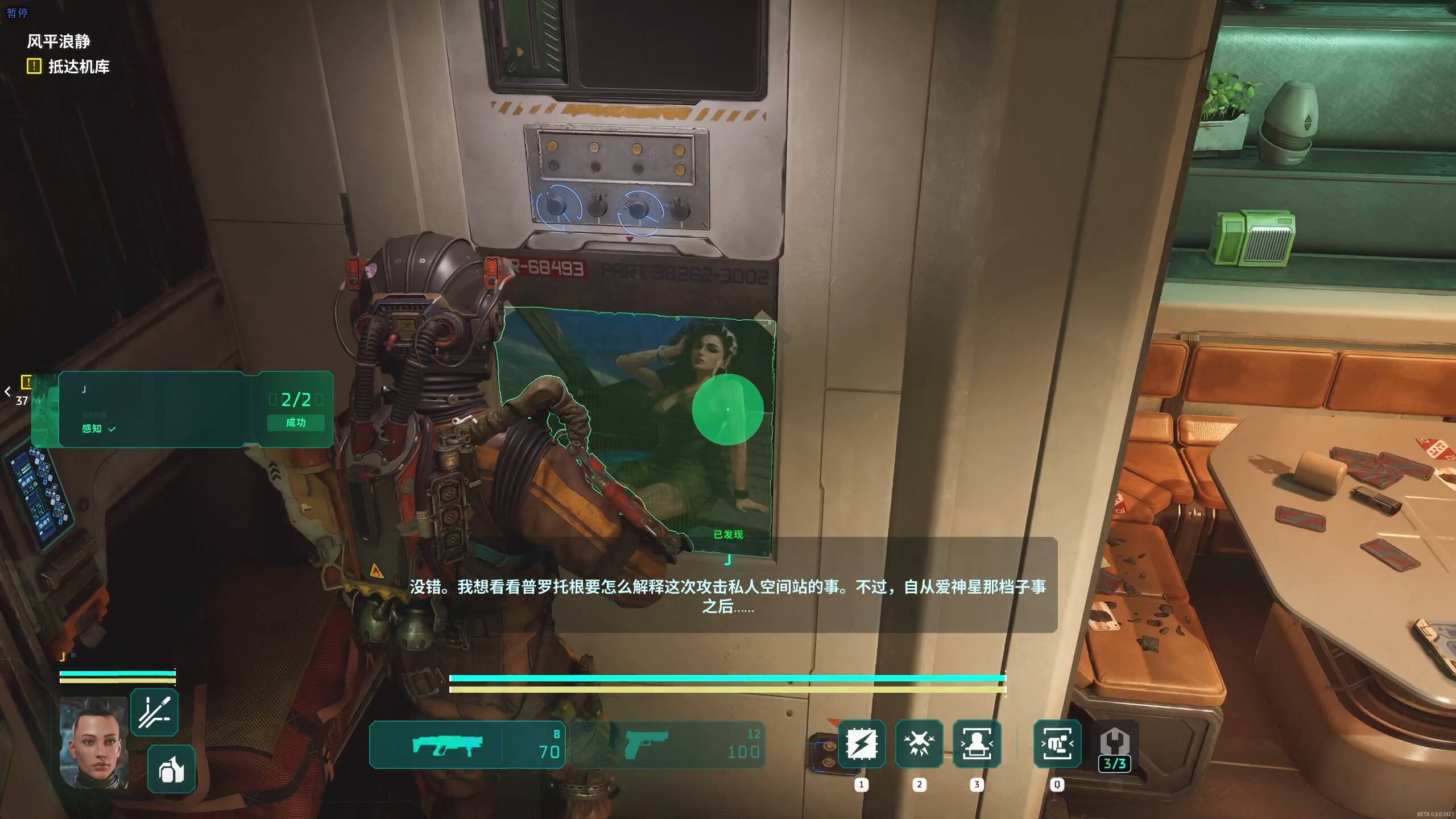Viewport: 1456px width, 819px height.
Task: Activate the lightning chip ability
Action: click(862, 744)
